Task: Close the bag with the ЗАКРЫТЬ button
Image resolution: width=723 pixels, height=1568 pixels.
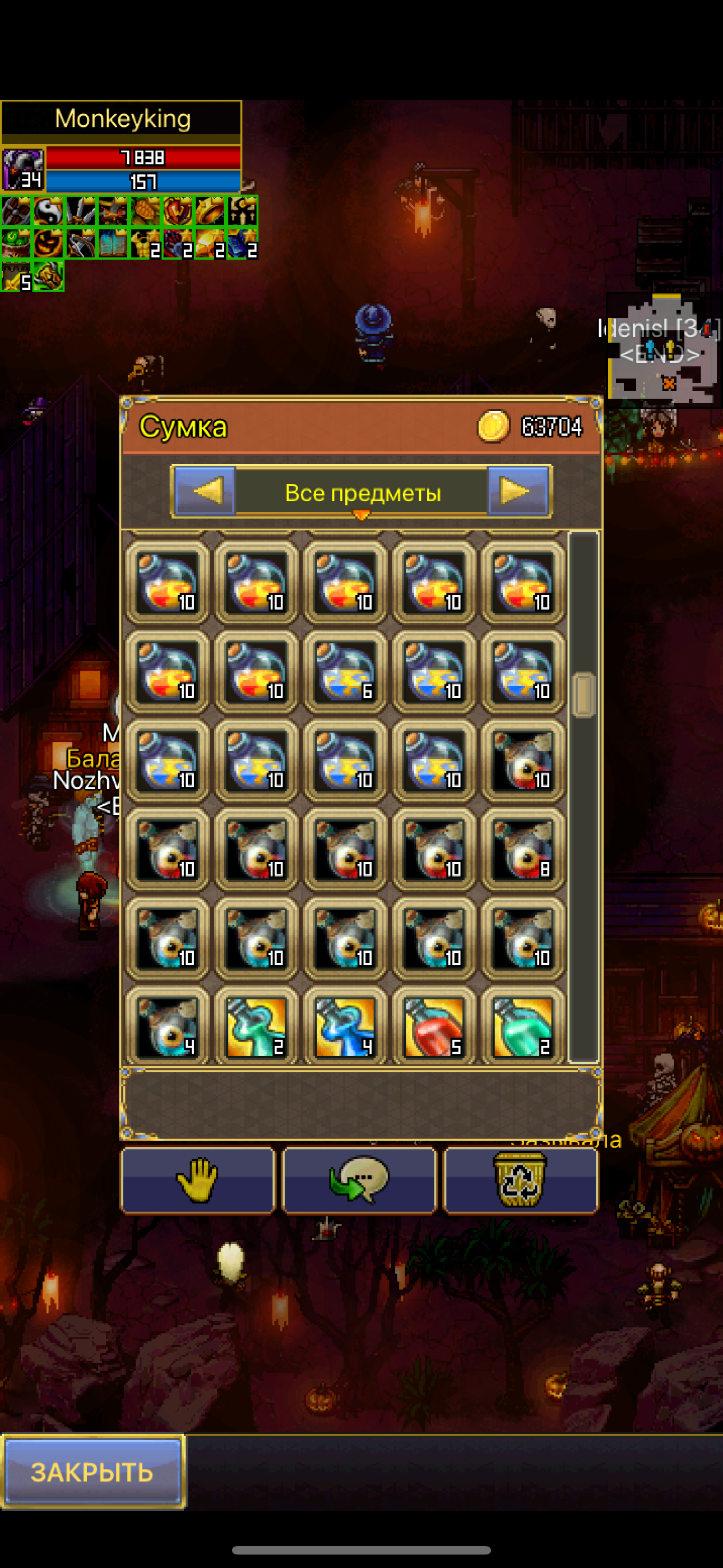Action: [92, 1472]
